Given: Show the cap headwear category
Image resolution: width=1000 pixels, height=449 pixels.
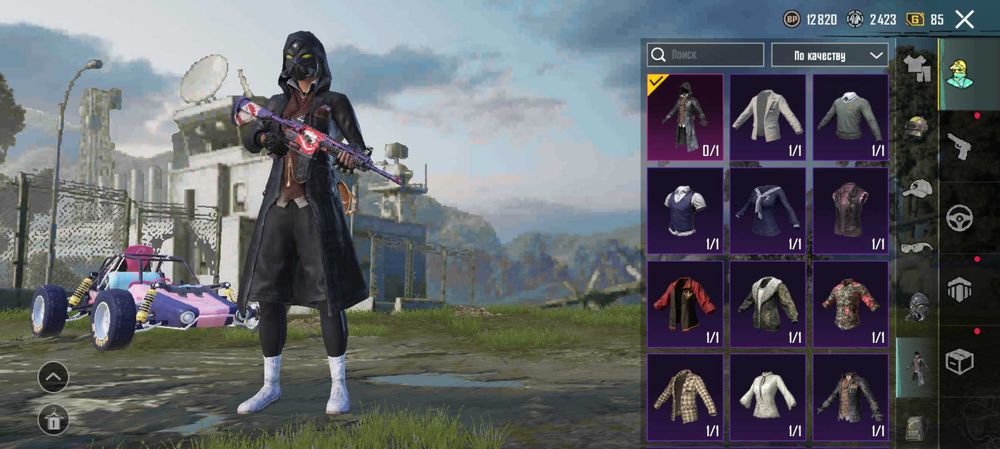Looking at the screenshot, I should tap(916, 188).
